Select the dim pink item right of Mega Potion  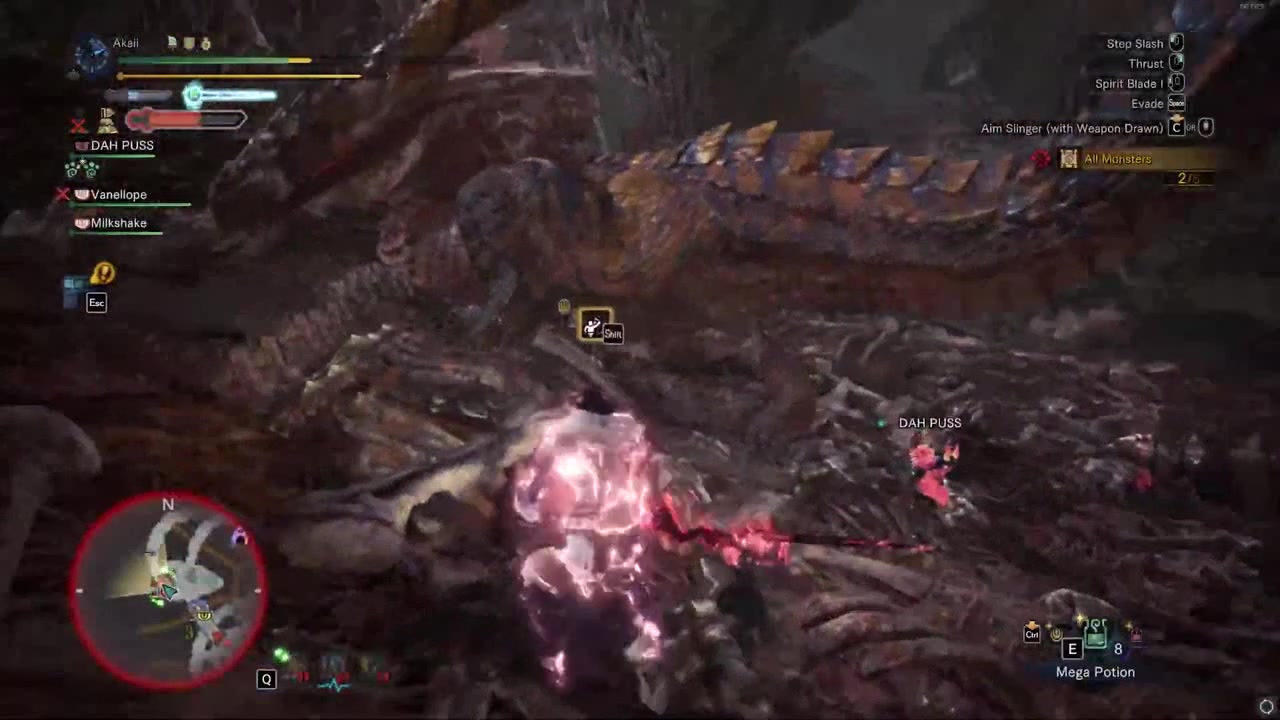[1136, 636]
